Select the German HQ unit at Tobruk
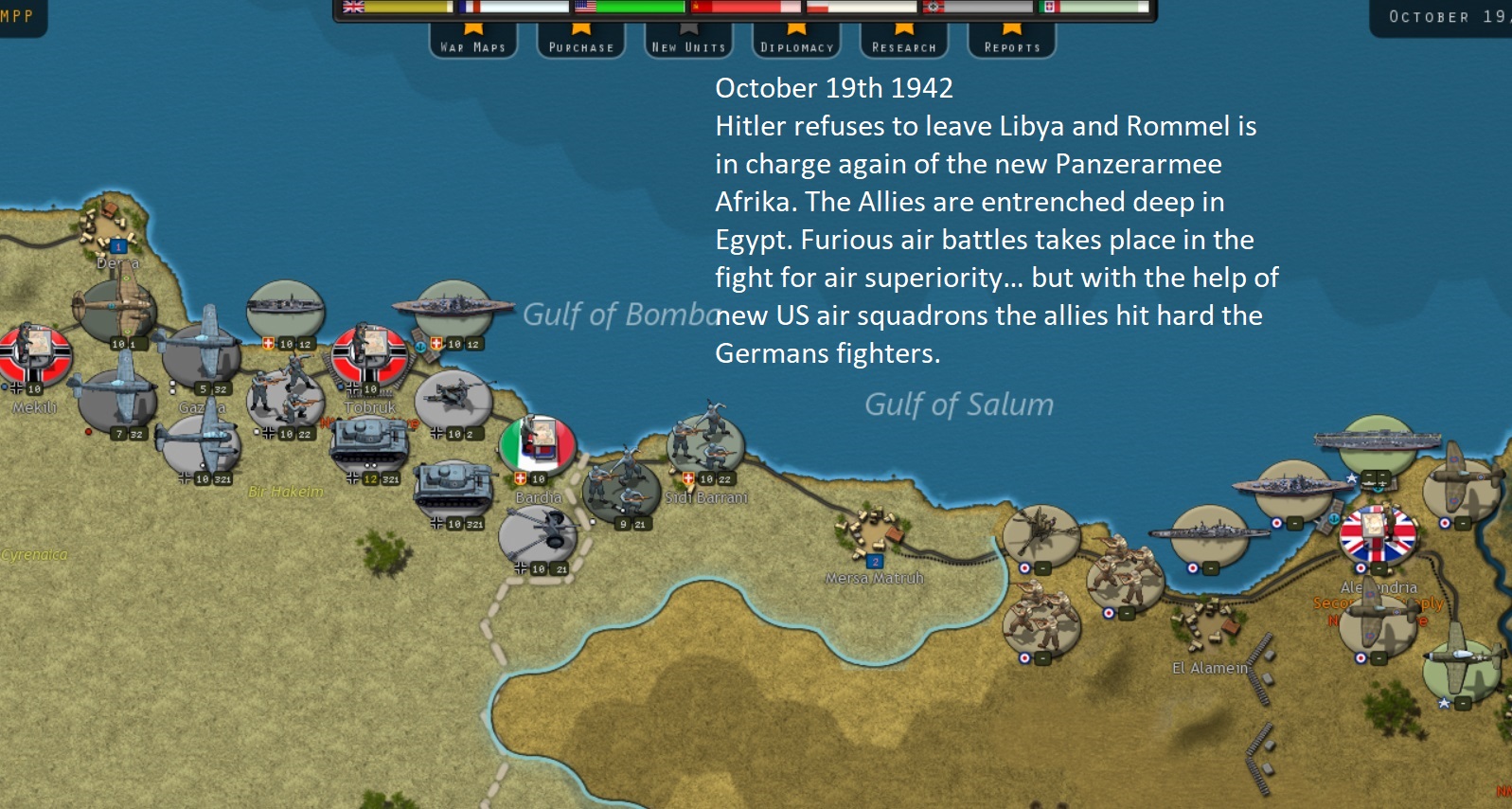Viewport: 1512px width, 809px height. pyautogui.click(x=369, y=352)
